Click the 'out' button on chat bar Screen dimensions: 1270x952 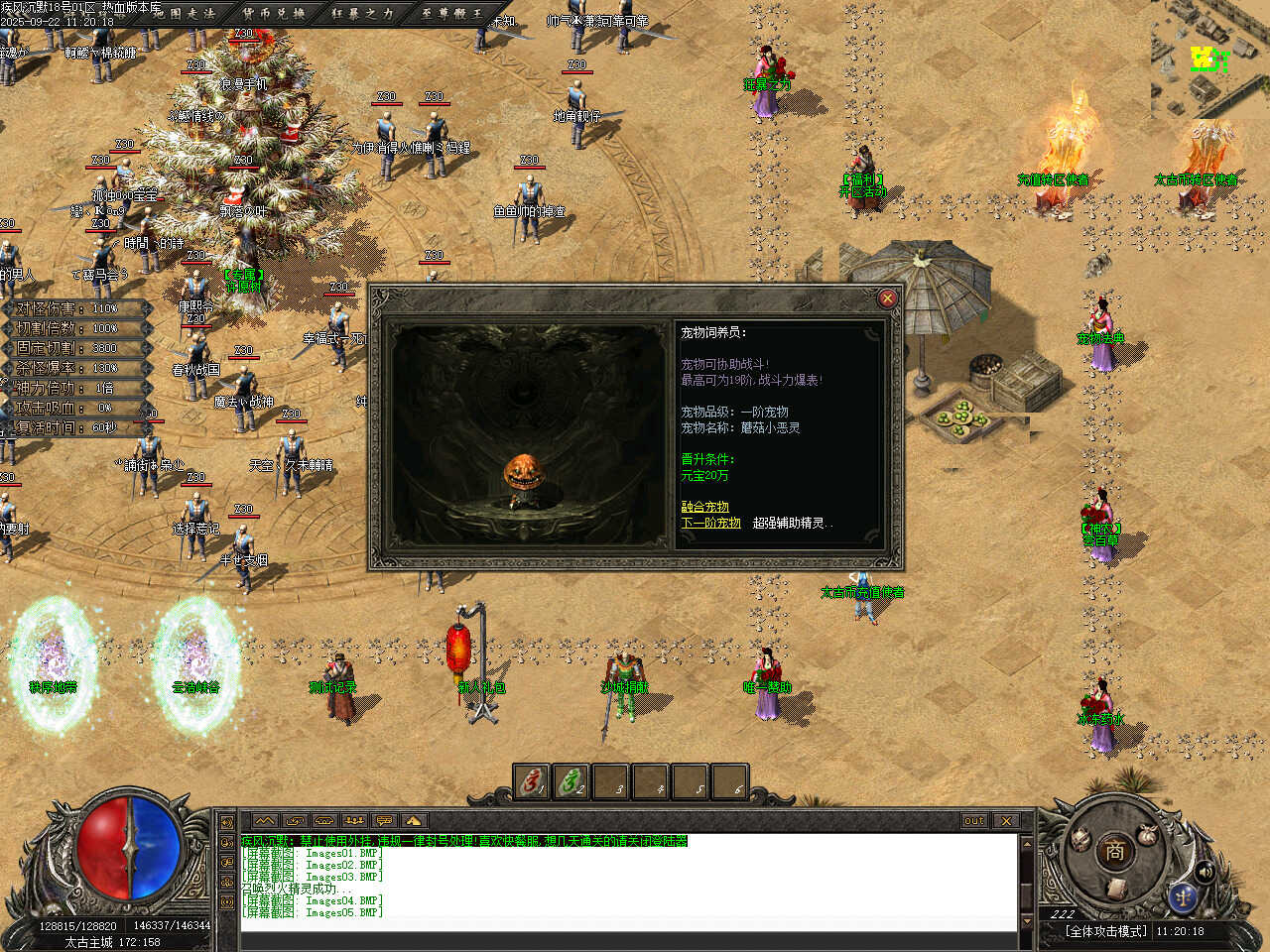point(974,820)
